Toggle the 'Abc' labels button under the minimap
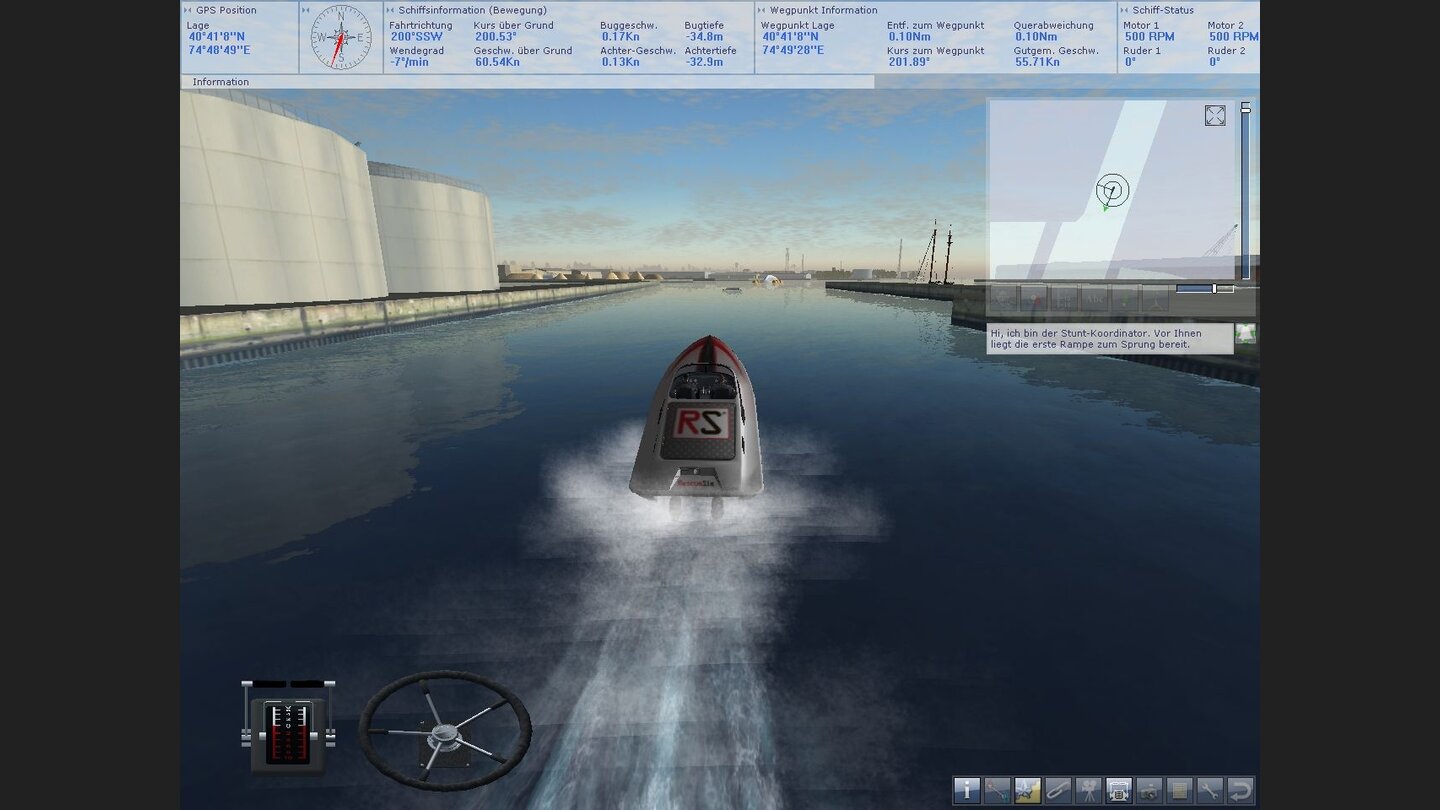The image size is (1440, 810). 1096,299
